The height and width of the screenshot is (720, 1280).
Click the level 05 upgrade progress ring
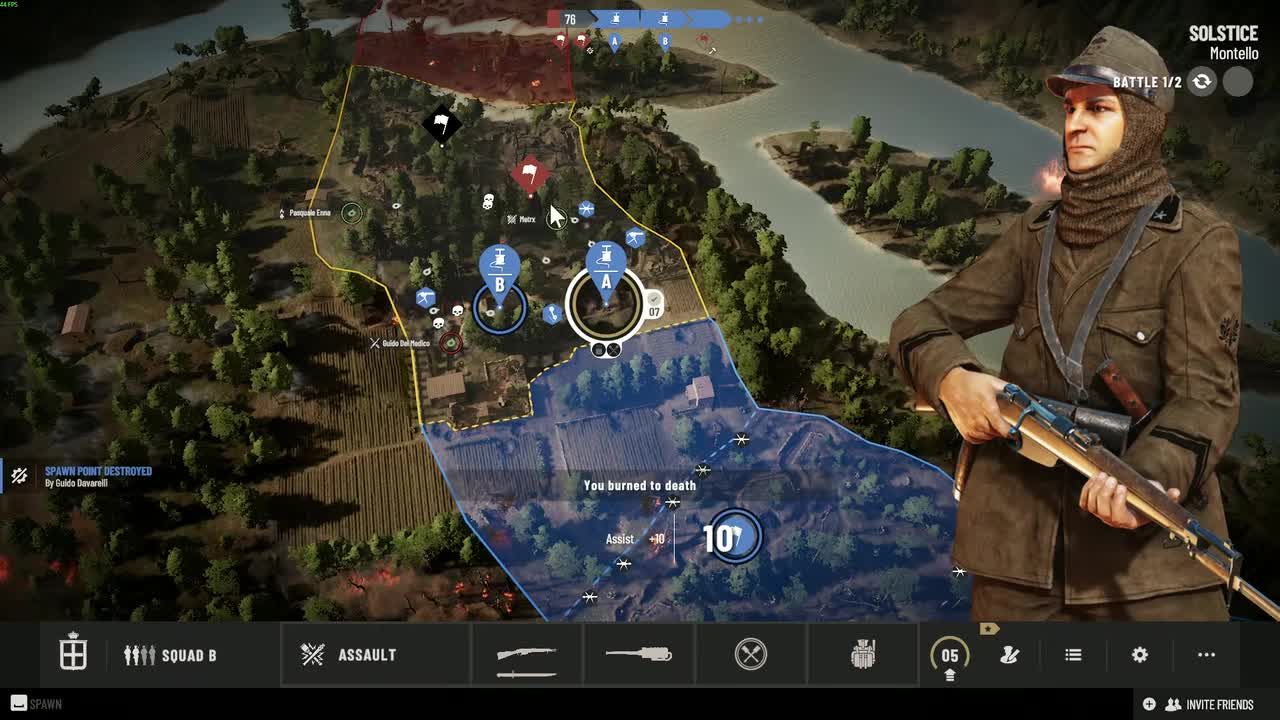pos(948,654)
